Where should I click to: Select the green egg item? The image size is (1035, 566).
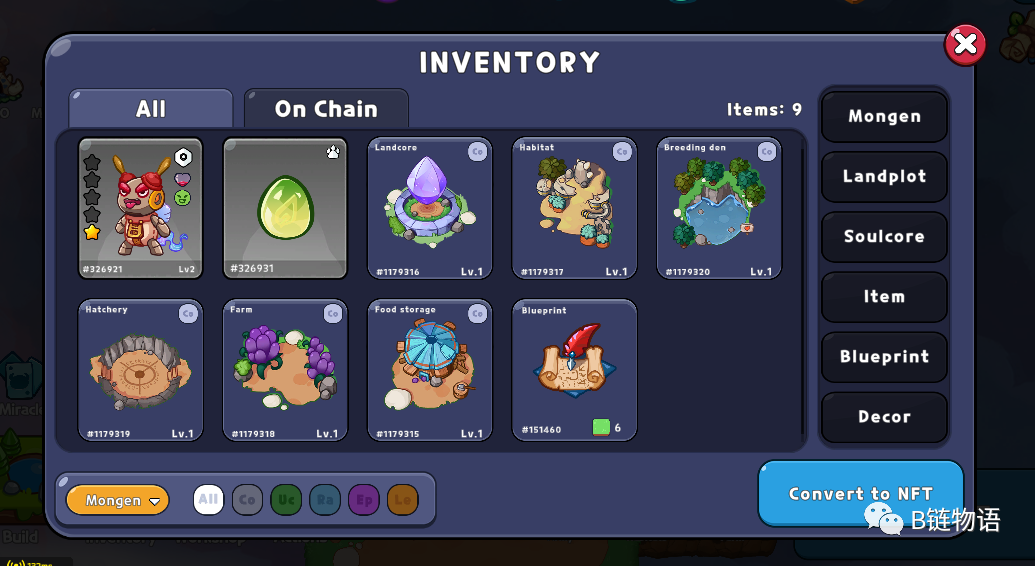[x=285, y=208]
